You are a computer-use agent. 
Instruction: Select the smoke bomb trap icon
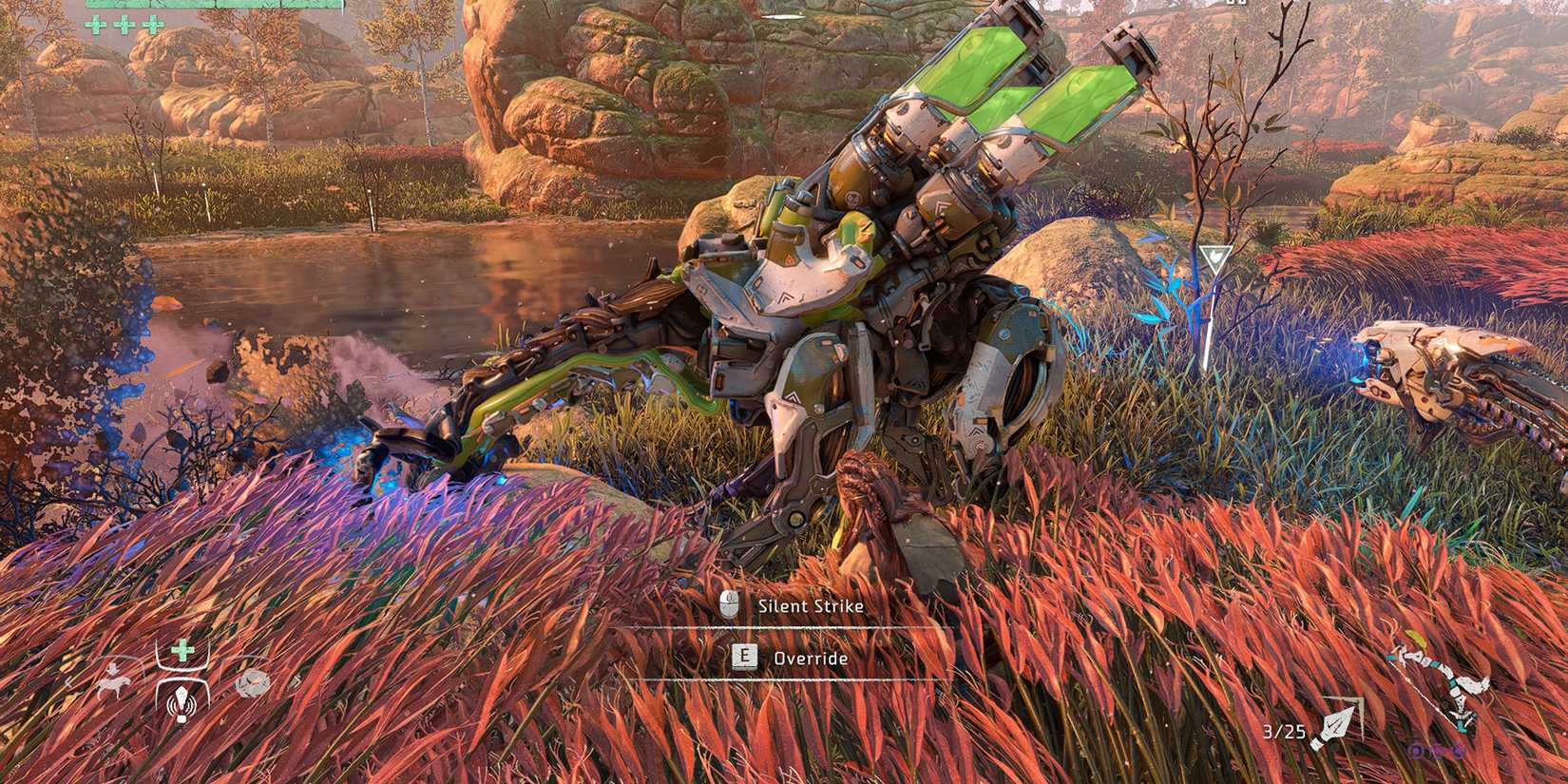pos(252,684)
